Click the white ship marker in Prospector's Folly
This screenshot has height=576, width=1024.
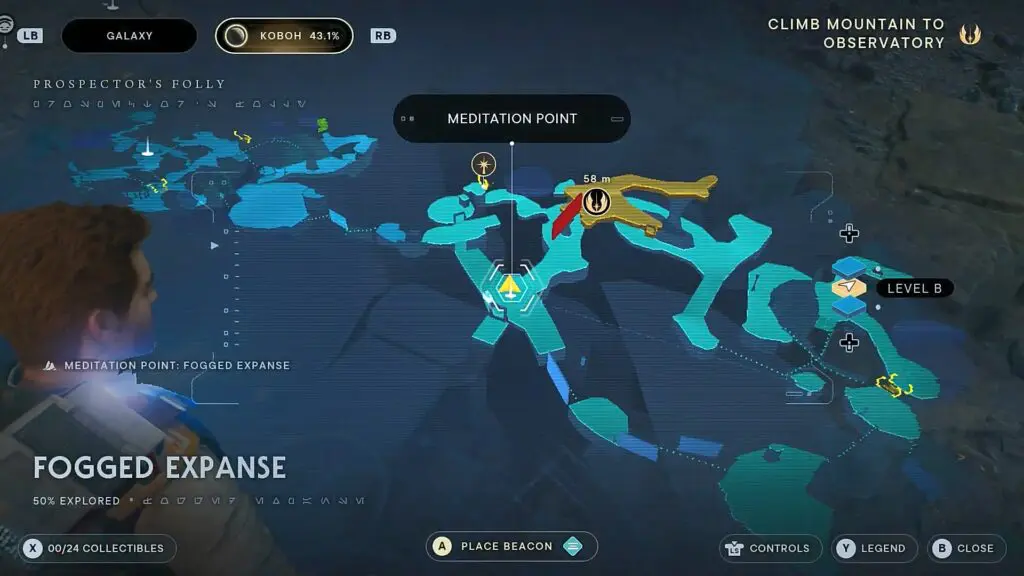tap(147, 150)
